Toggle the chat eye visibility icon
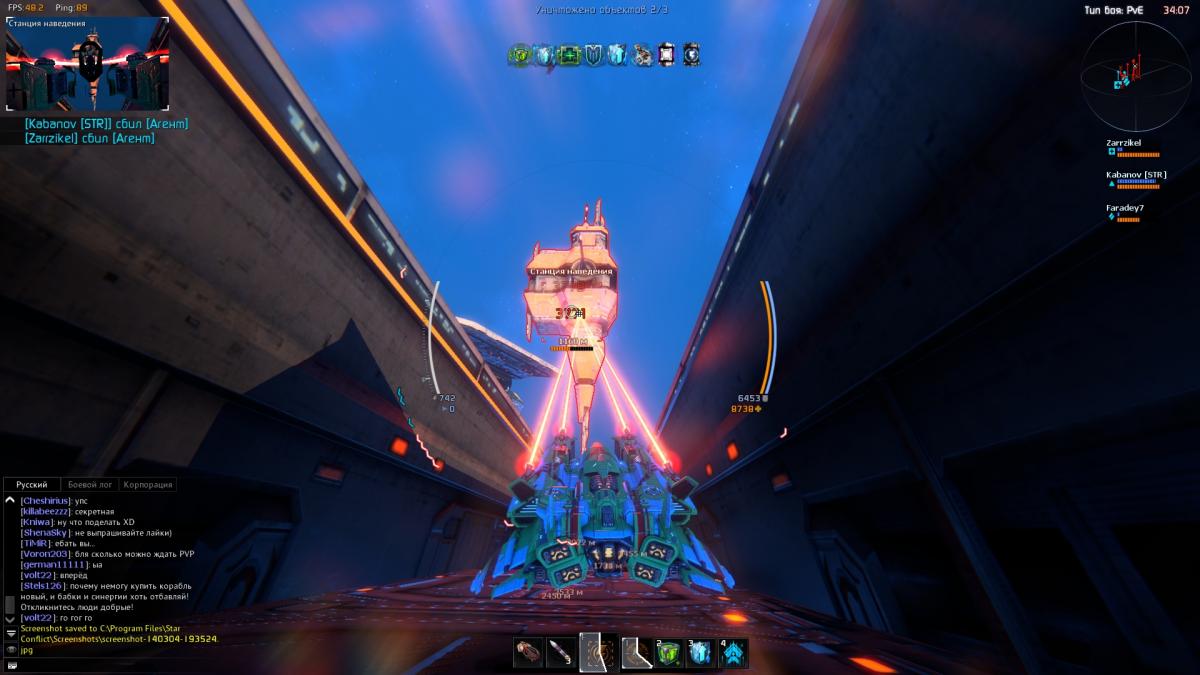 click(x=11, y=650)
